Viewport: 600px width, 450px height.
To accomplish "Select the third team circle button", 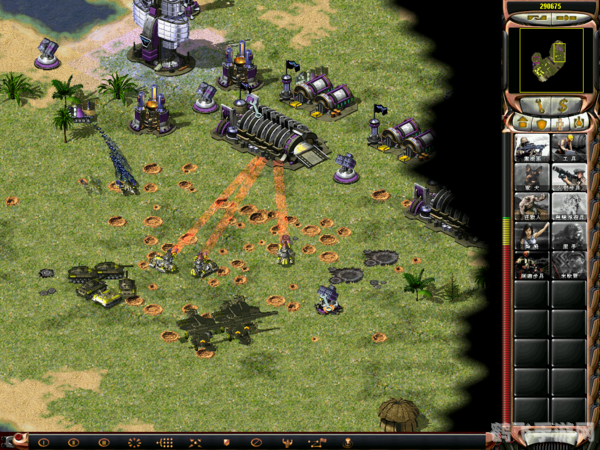I will point(103,441).
